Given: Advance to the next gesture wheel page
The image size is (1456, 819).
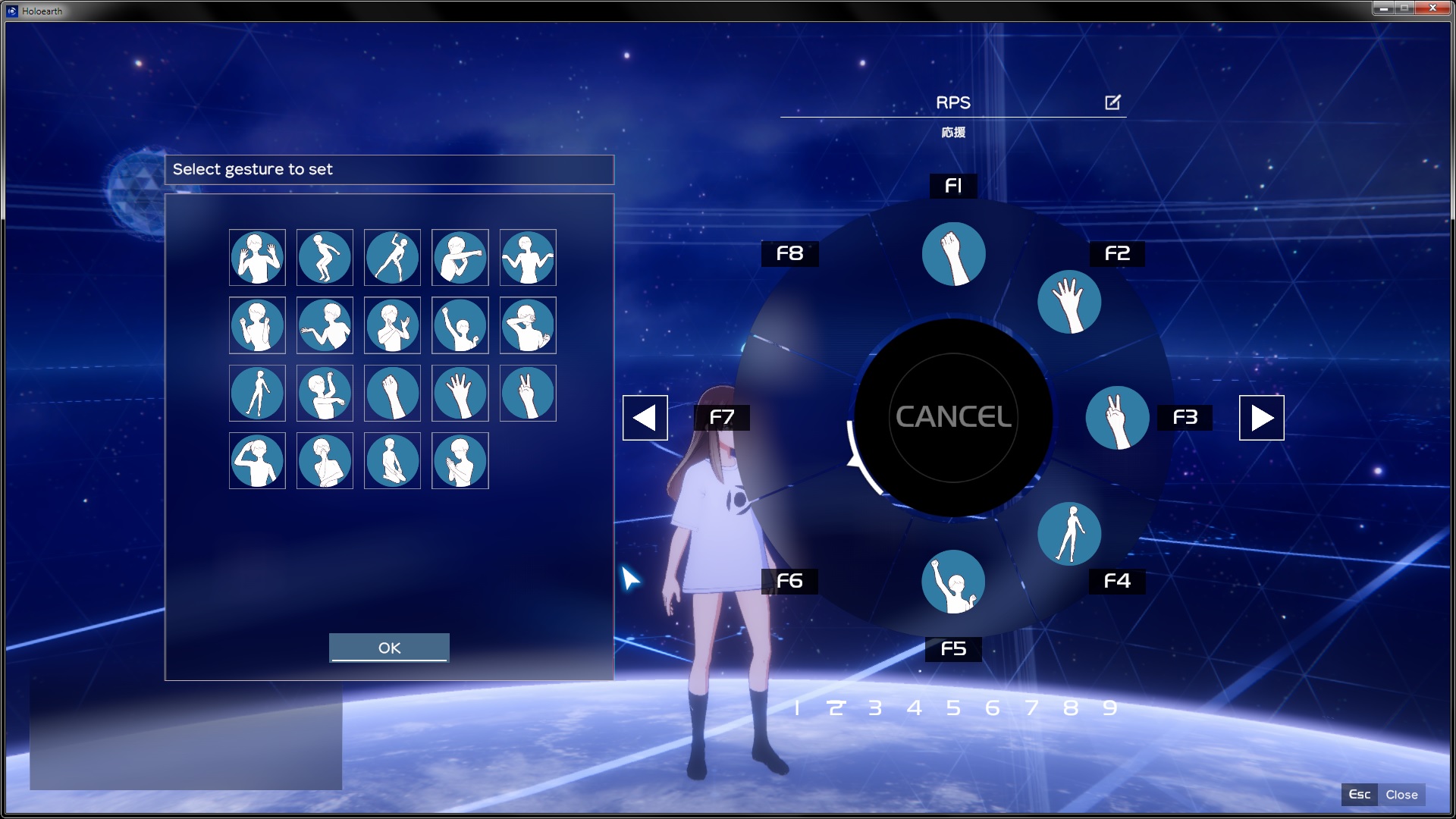Looking at the screenshot, I should pos(1261,418).
